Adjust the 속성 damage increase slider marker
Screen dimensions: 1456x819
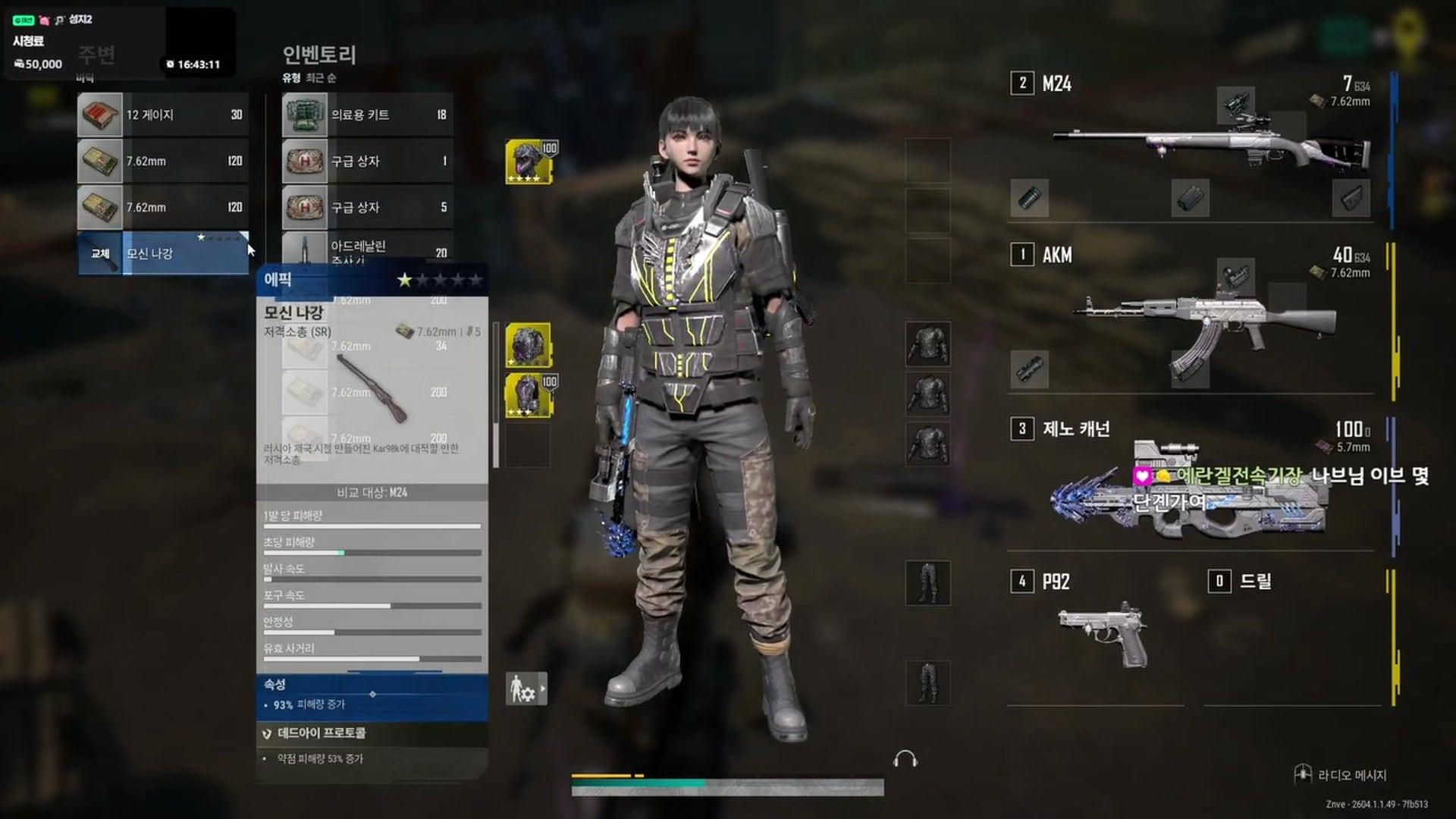[x=372, y=692]
